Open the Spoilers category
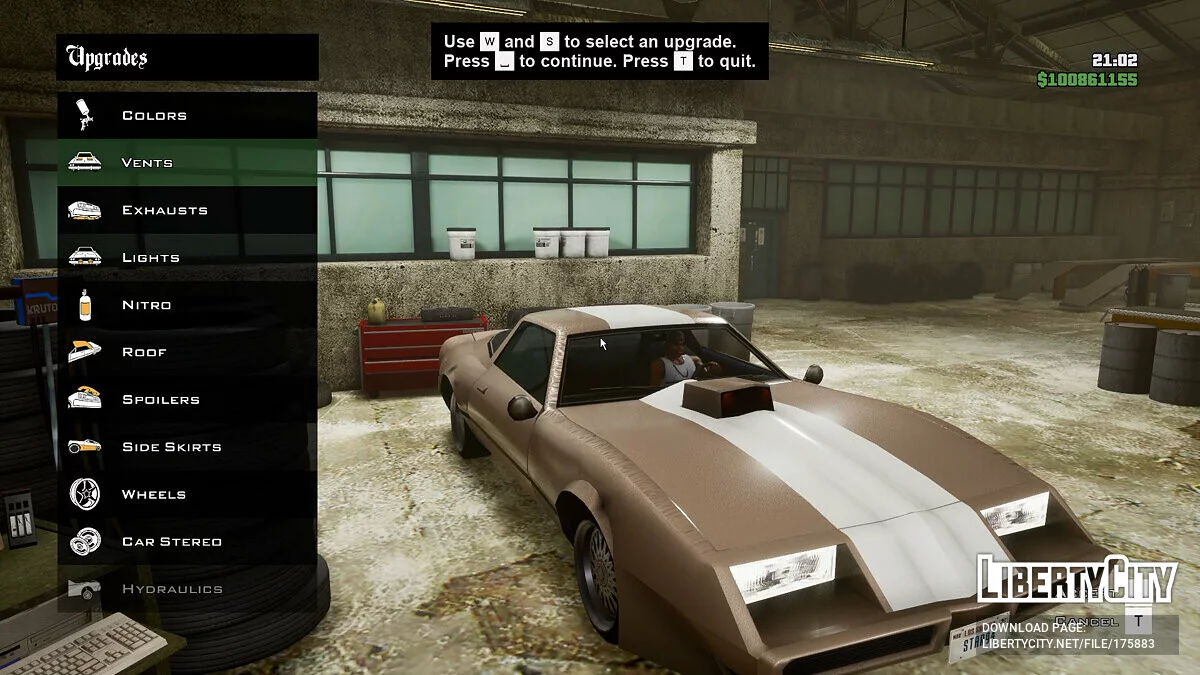Viewport: 1200px width, 675px height. coord(160,400)
